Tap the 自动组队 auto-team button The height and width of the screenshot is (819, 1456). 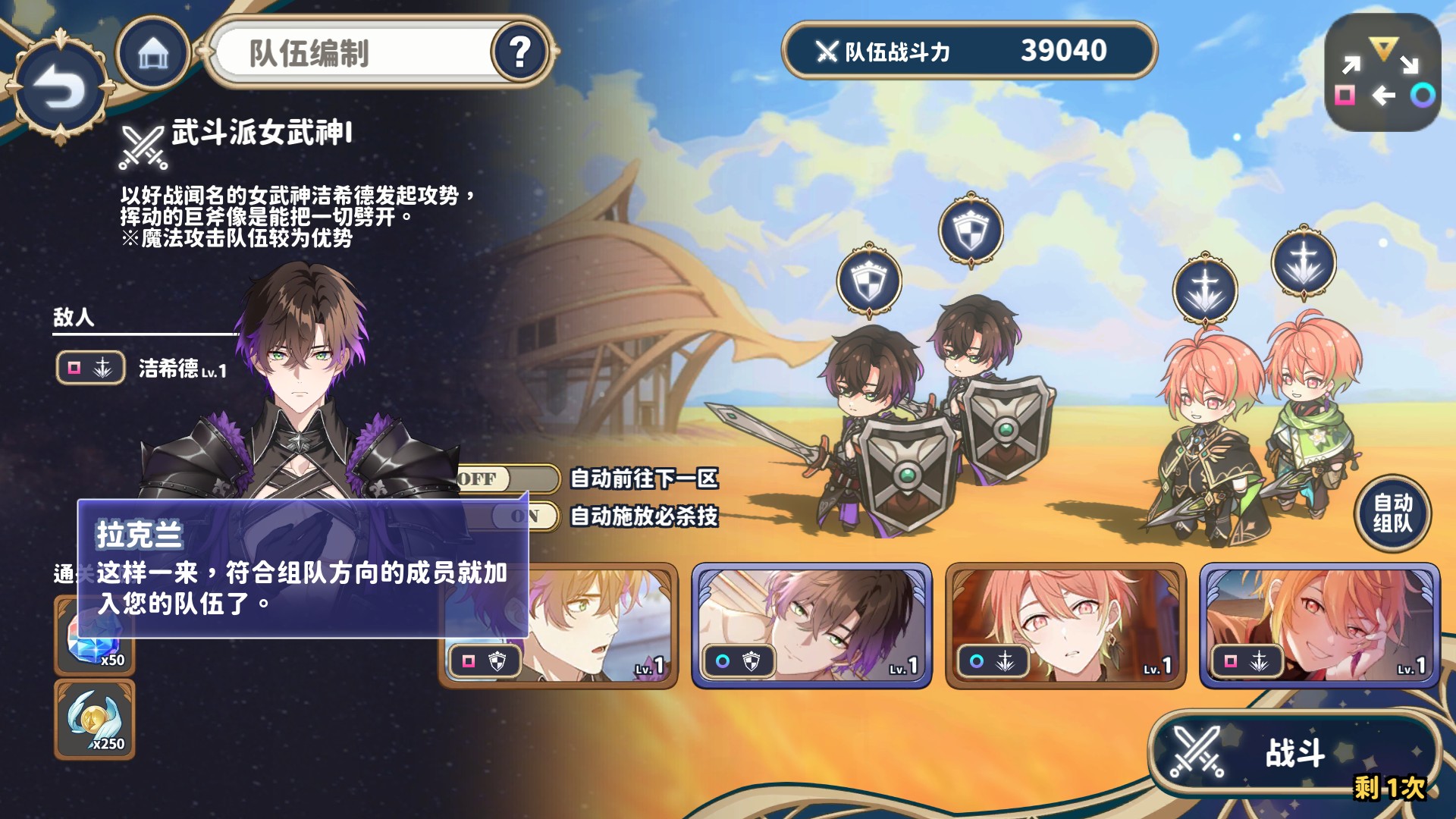(x=1392, y=513)
